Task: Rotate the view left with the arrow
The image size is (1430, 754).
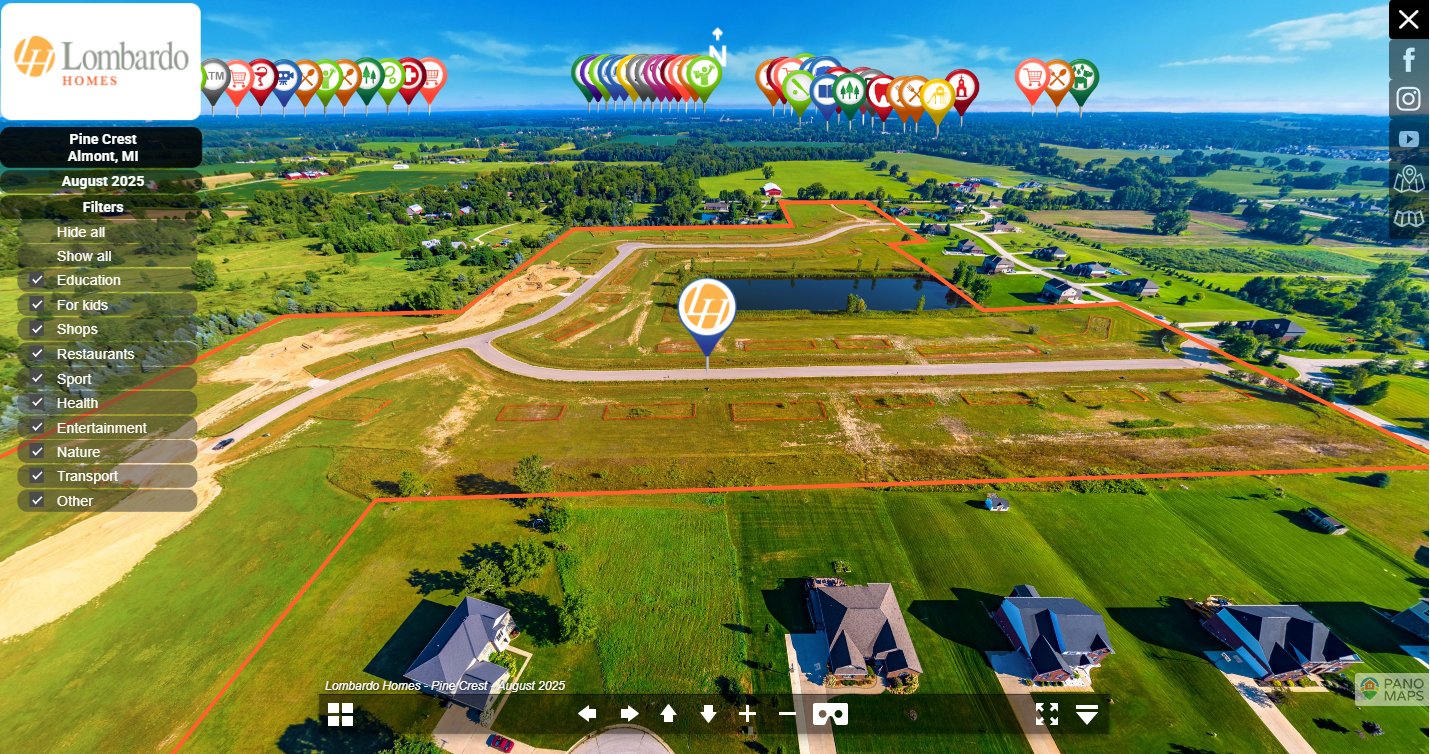Action: (587, 714)
